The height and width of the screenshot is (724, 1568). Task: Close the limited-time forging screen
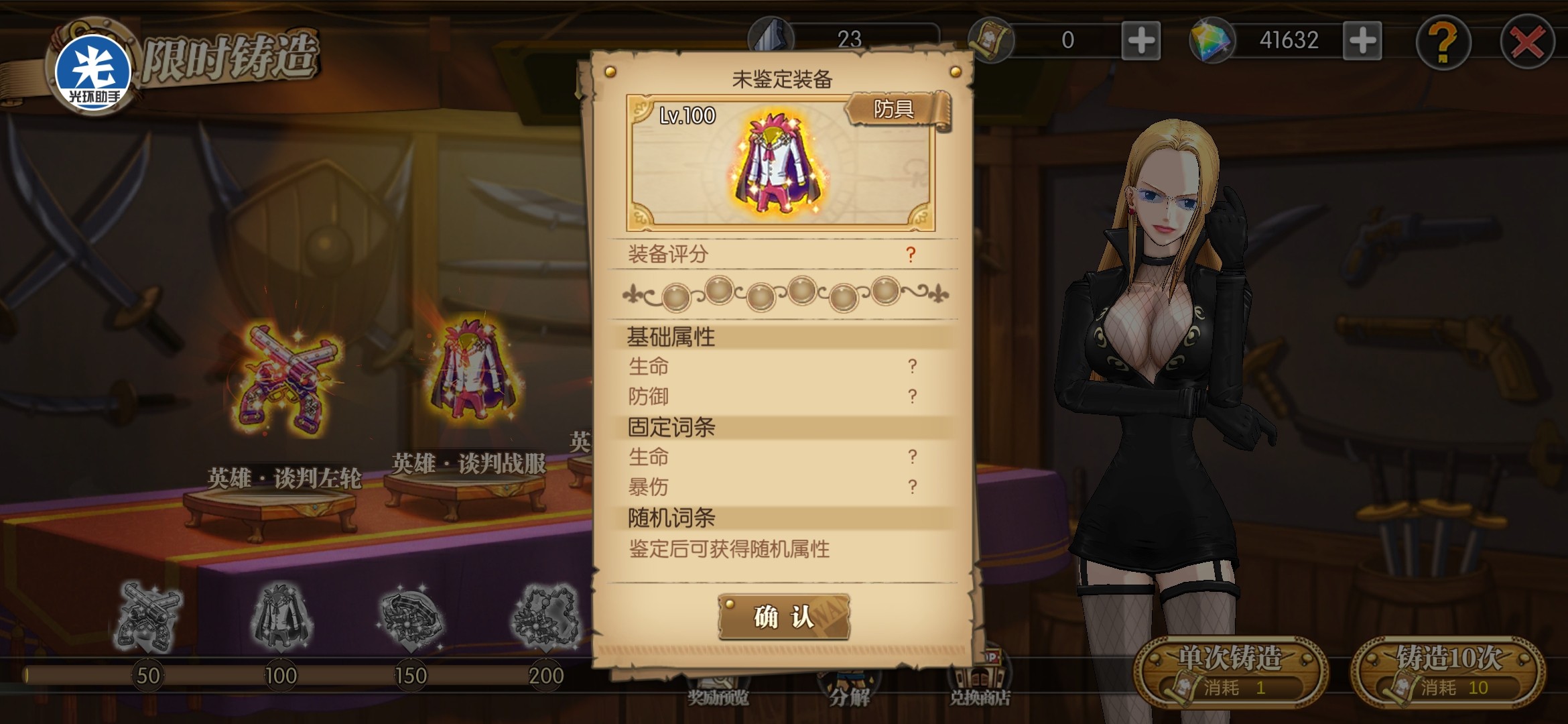pos(1527,43)
